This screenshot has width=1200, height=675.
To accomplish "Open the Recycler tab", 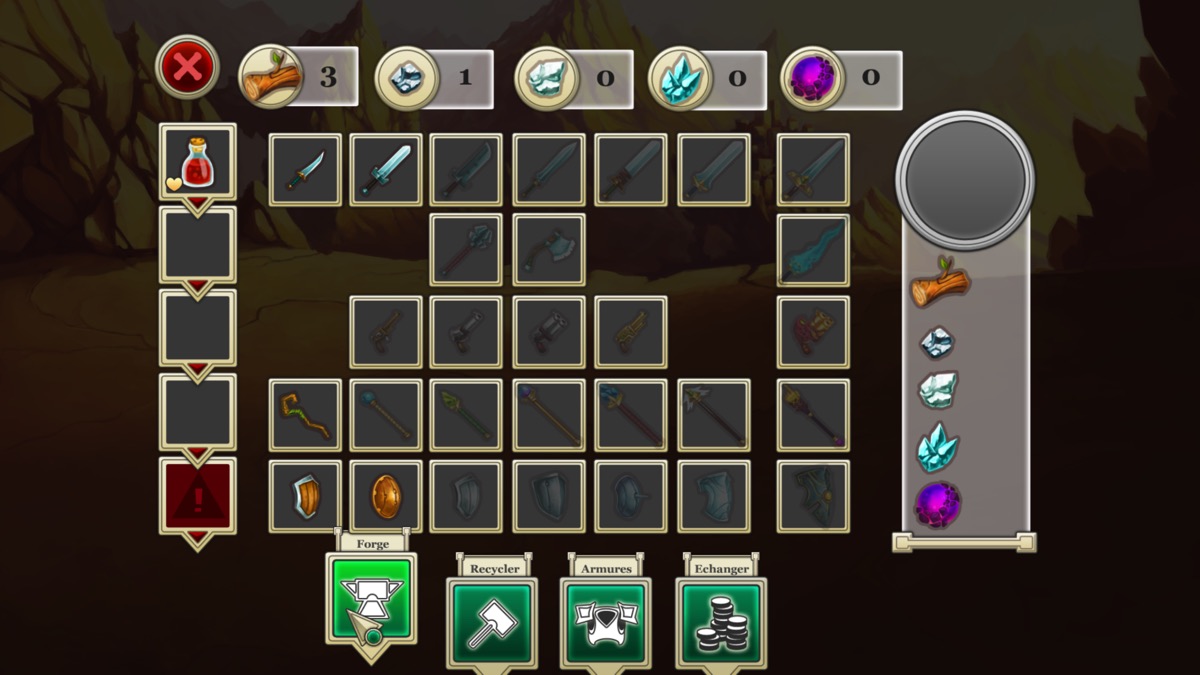I will pos(492,622).
